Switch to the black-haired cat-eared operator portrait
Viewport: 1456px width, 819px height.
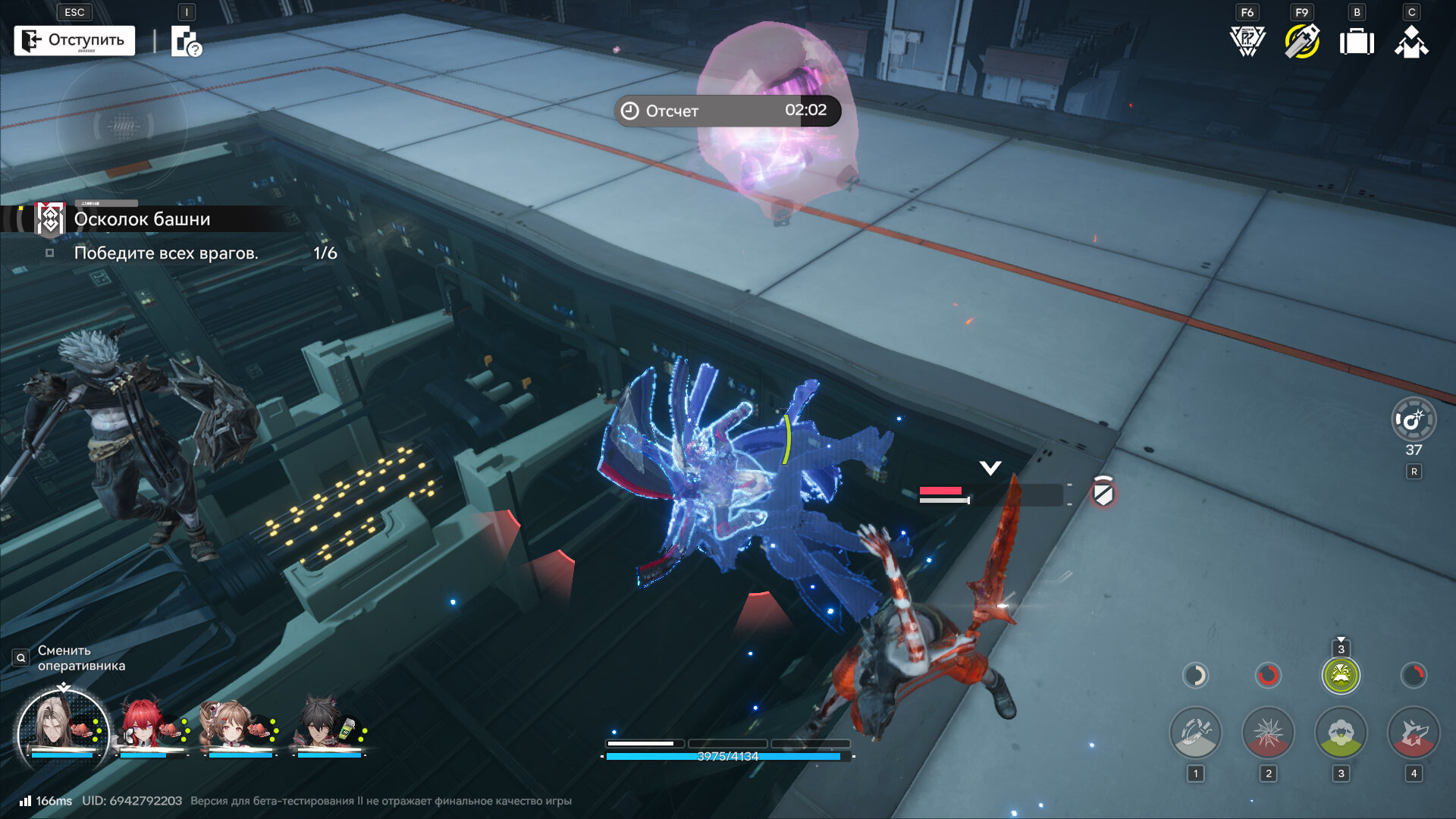click(328, 726)
